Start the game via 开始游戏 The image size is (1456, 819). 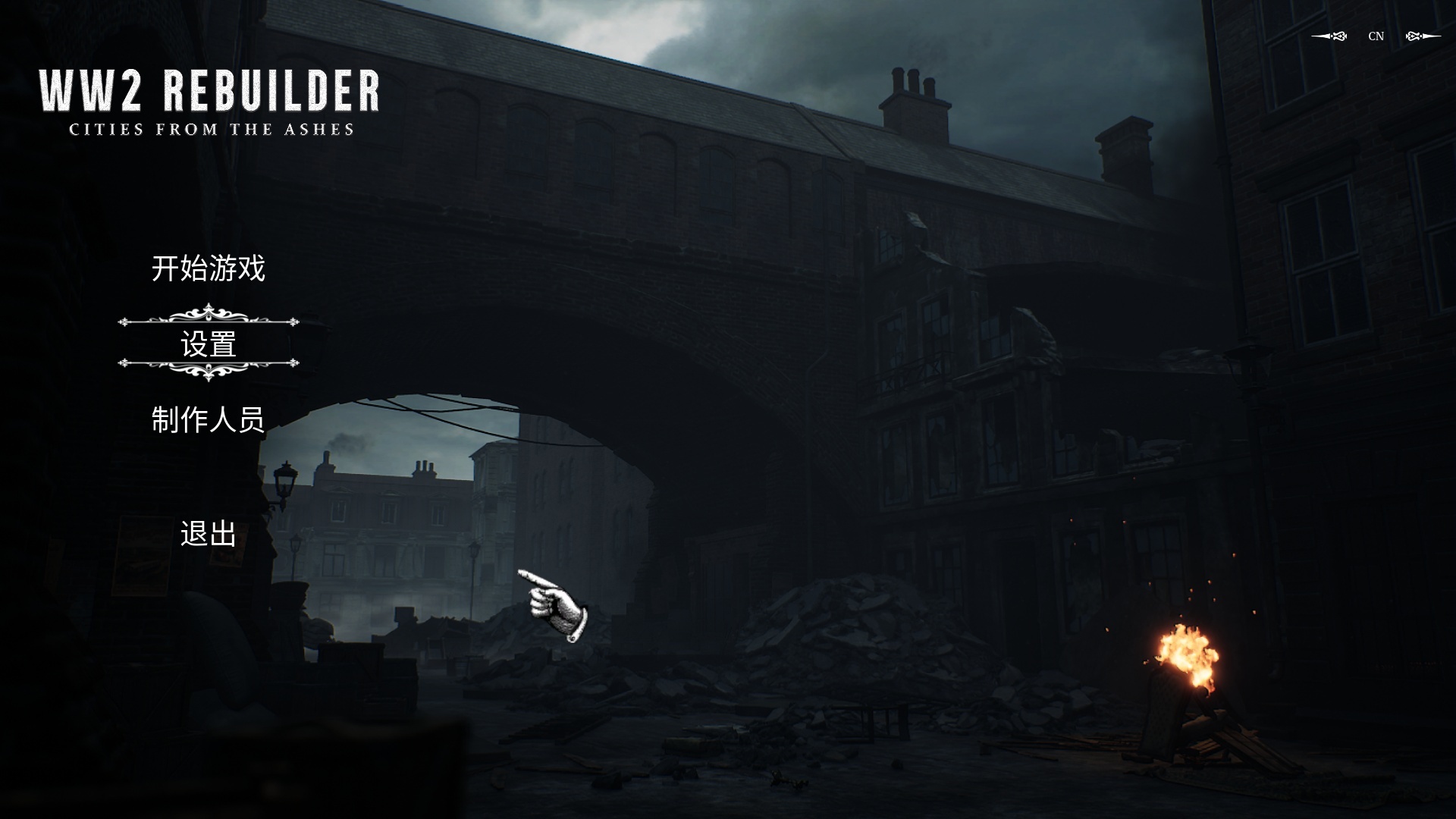click(209, 269)
